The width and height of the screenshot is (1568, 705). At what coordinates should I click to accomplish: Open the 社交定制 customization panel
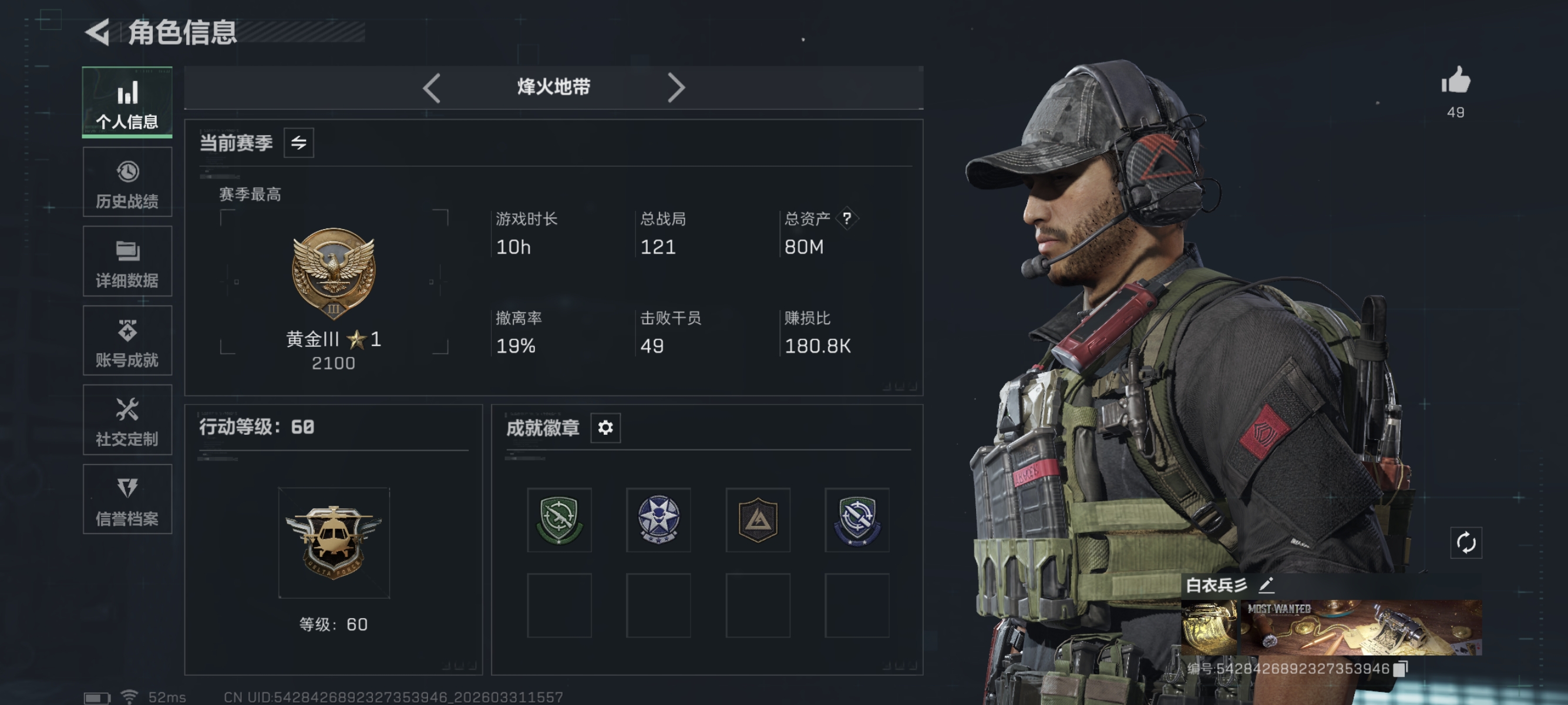point(127,420)
